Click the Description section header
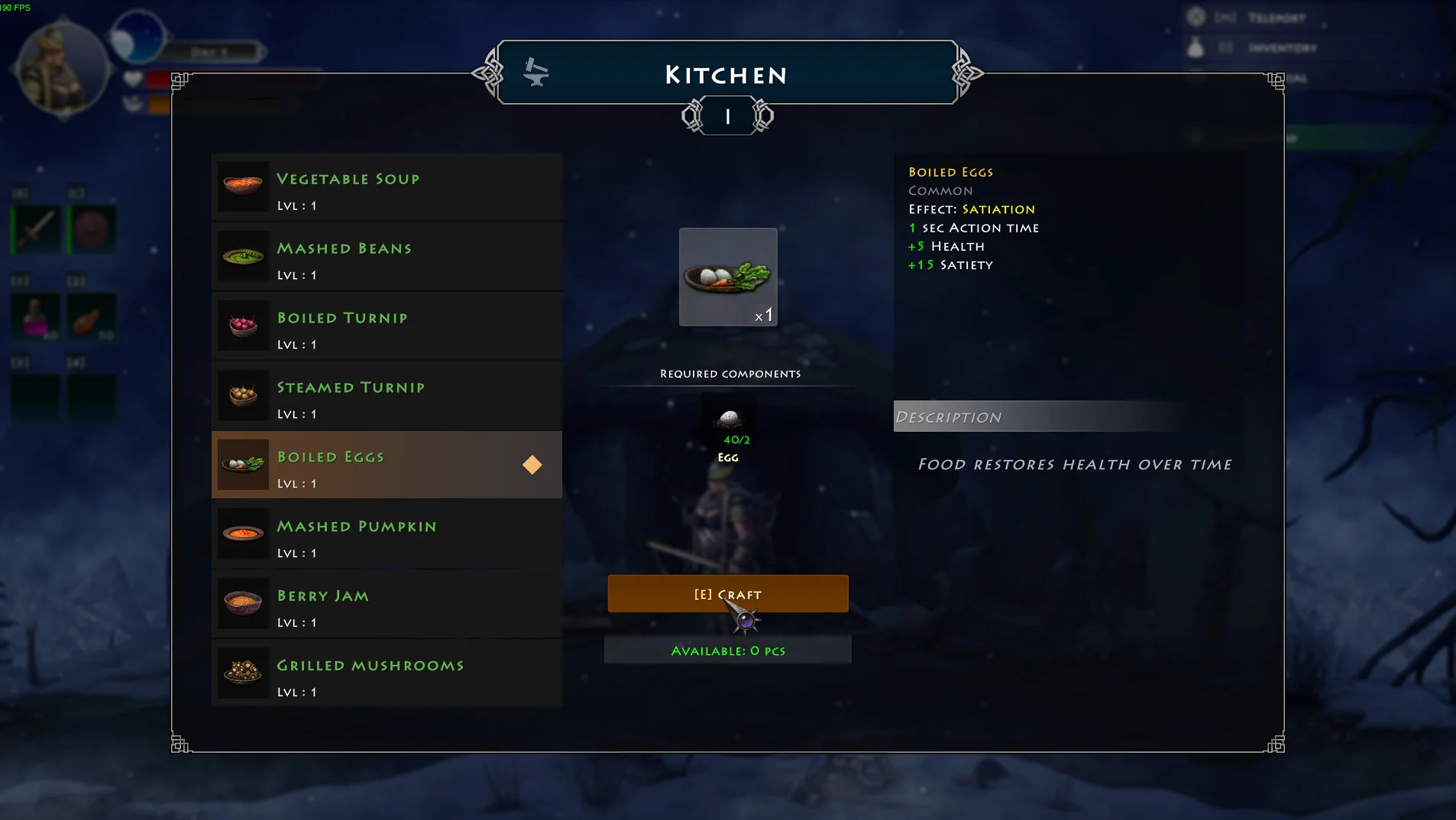The image size is (1456, 820). [1040, 416]
